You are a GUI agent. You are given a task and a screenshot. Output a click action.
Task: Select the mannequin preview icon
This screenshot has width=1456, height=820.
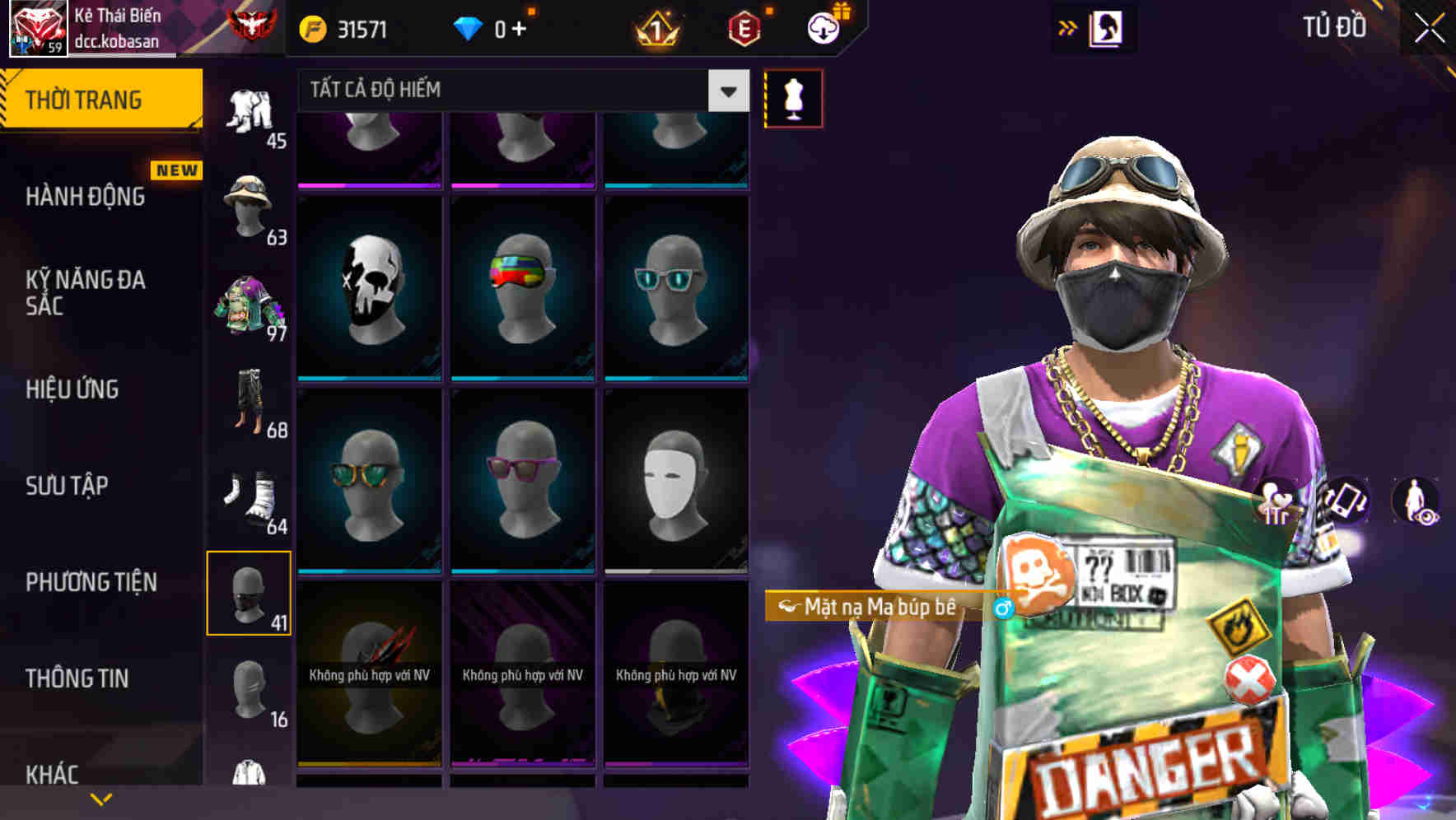coord(793,97)
